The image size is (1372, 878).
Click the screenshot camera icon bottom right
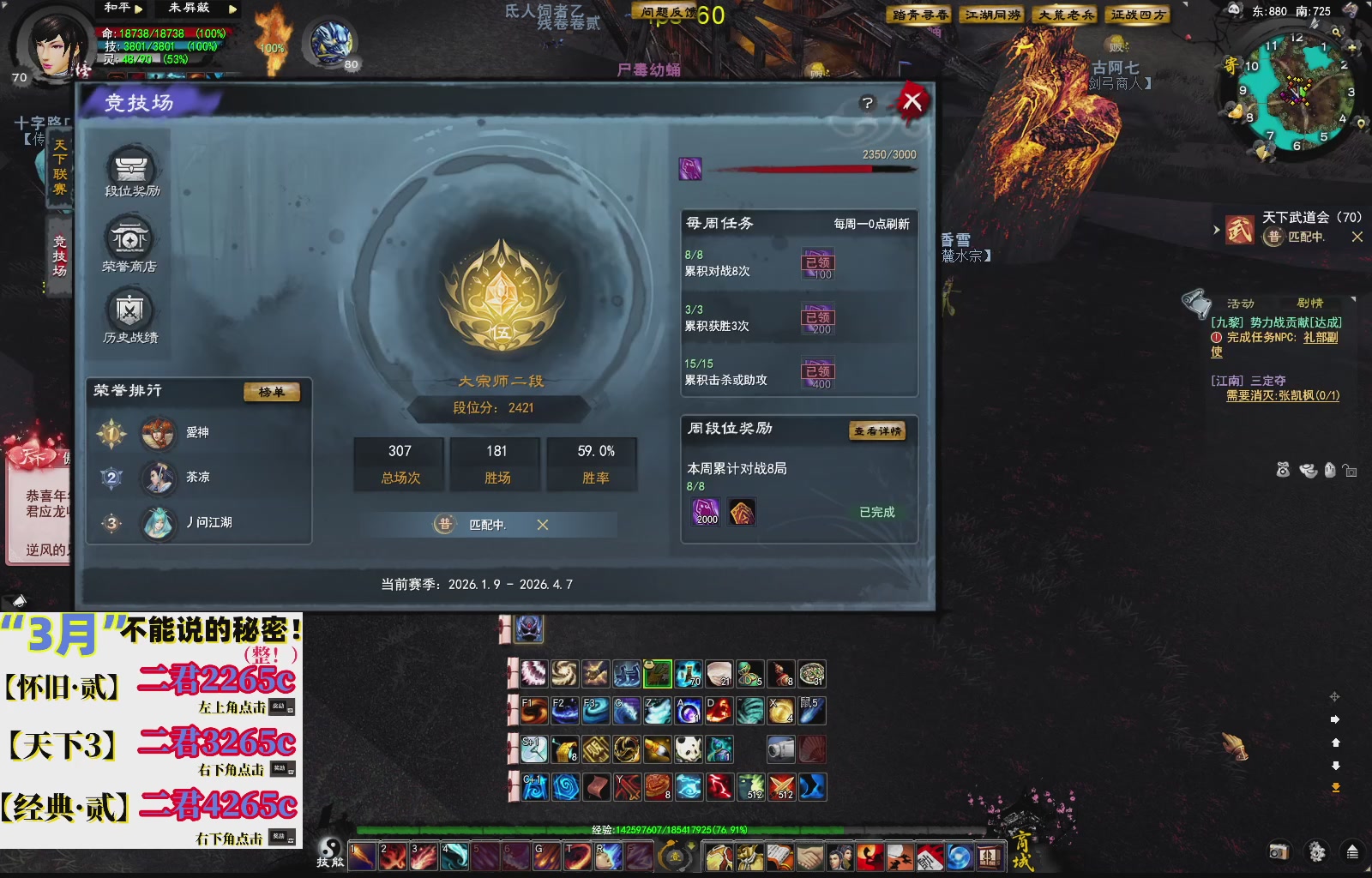(x=1279, y=851)
